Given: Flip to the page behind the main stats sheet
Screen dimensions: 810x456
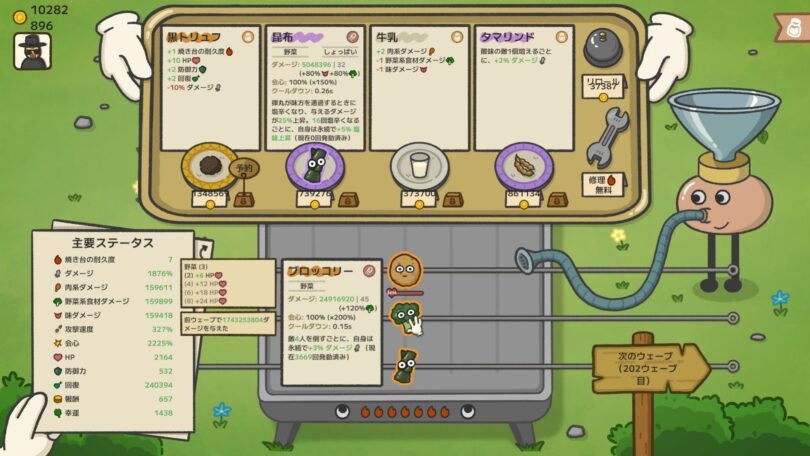Looking at the screenshot, I should (x=204, y=247).
